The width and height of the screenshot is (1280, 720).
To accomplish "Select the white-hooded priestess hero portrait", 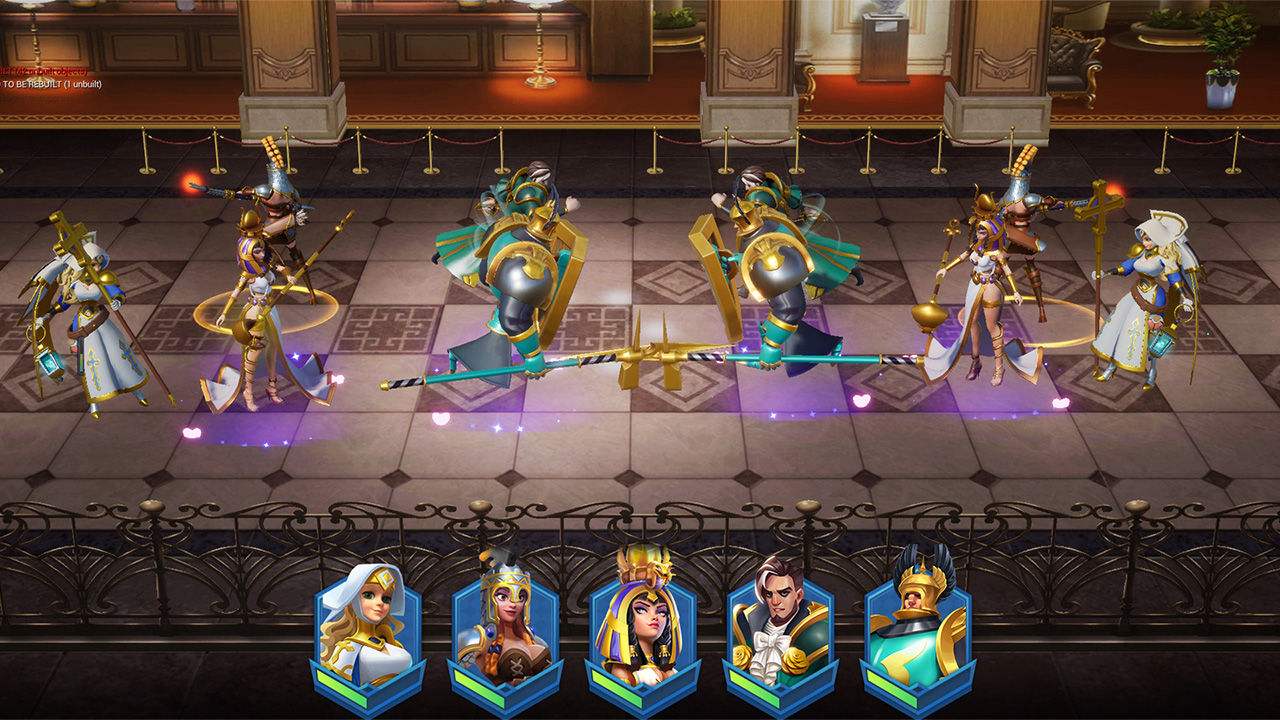I will click(369, 625).
